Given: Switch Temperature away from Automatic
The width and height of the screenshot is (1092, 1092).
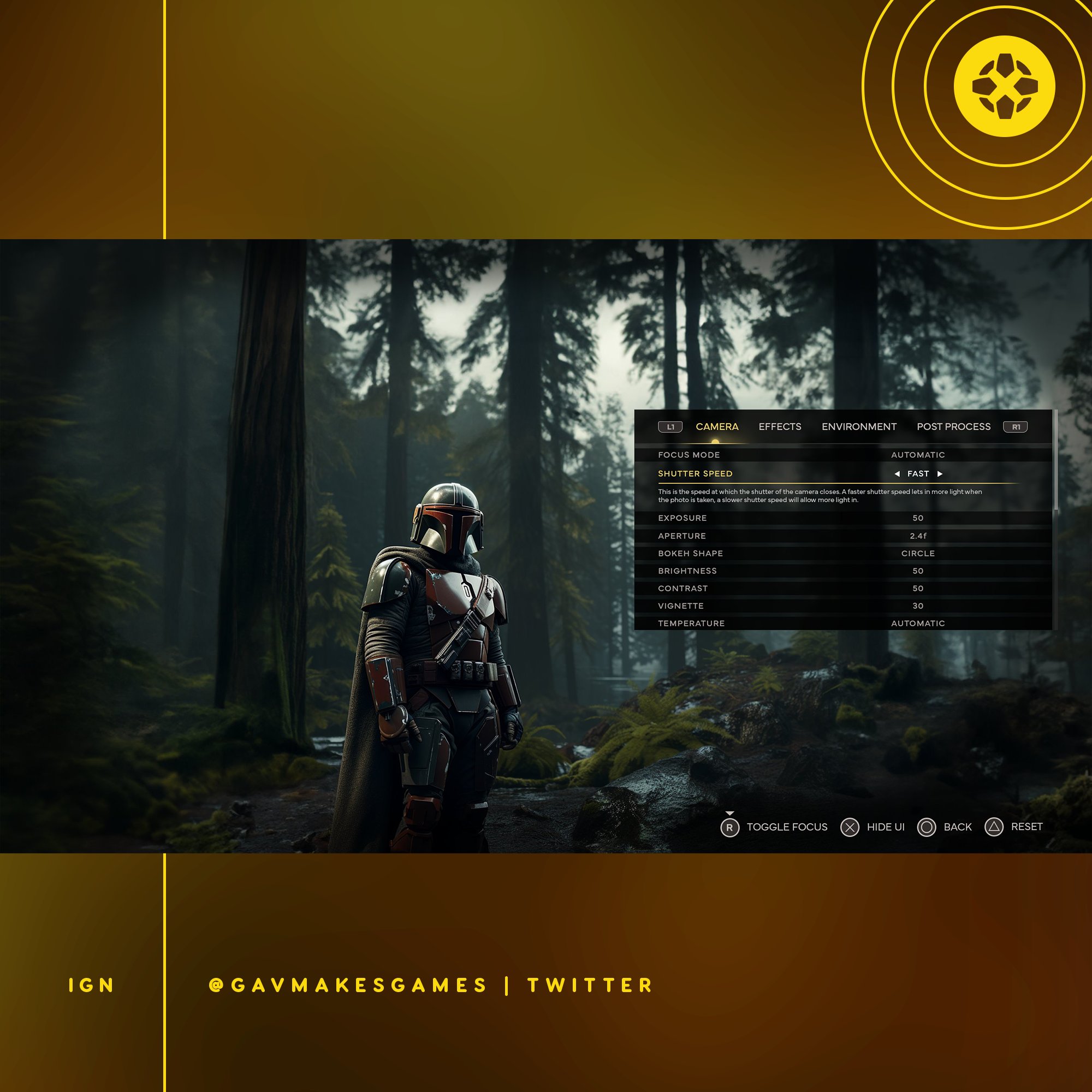Looking at the screenshot, I should [917, 624].
